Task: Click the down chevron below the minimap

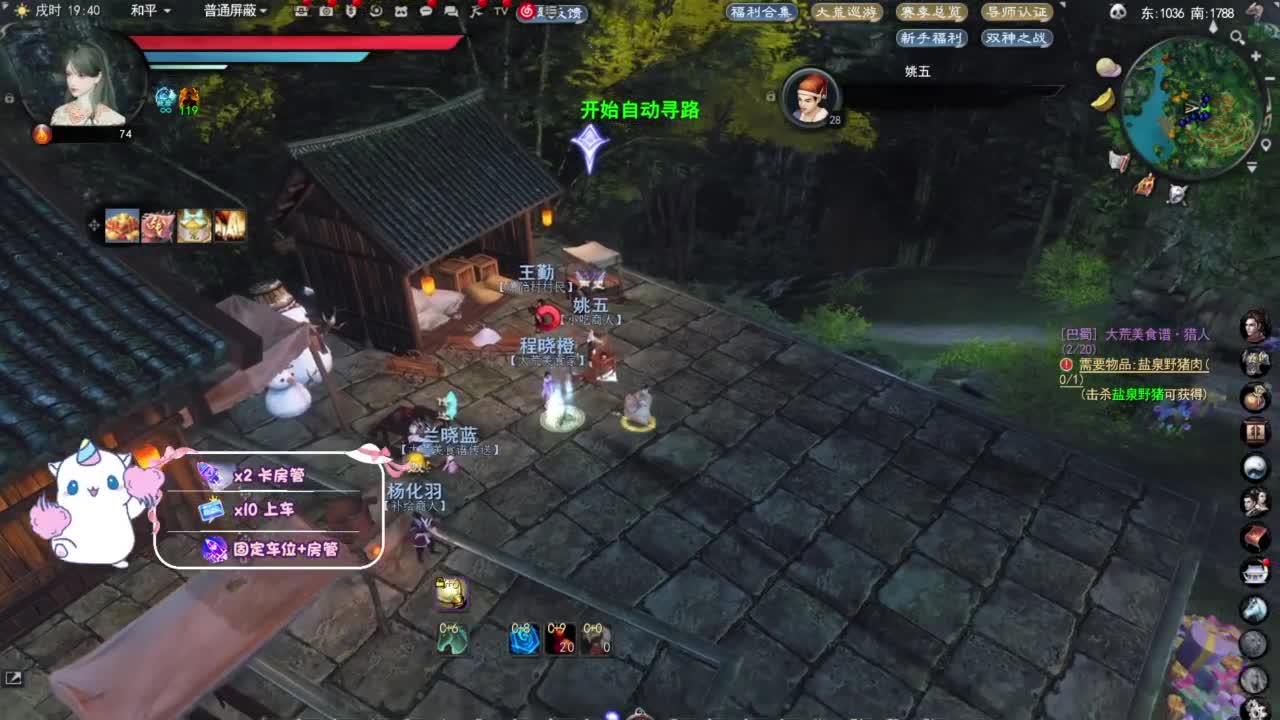Action: 1251,167
